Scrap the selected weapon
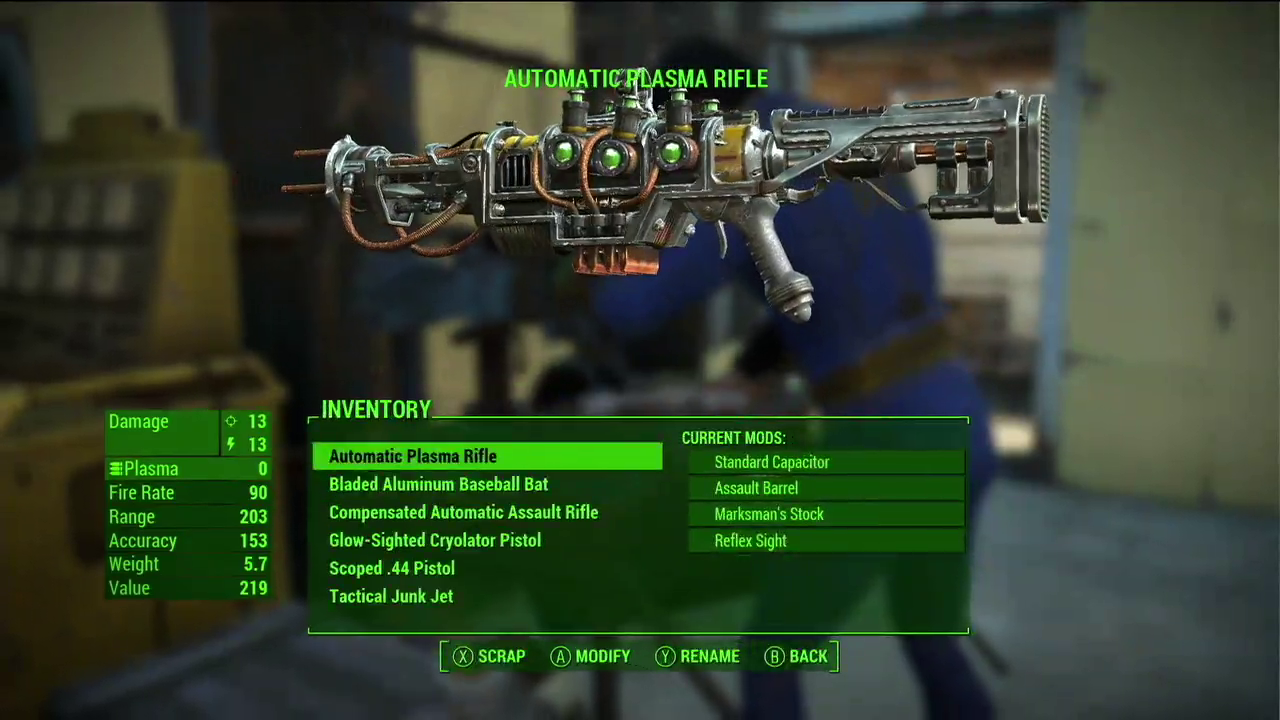 pos(489,657)
